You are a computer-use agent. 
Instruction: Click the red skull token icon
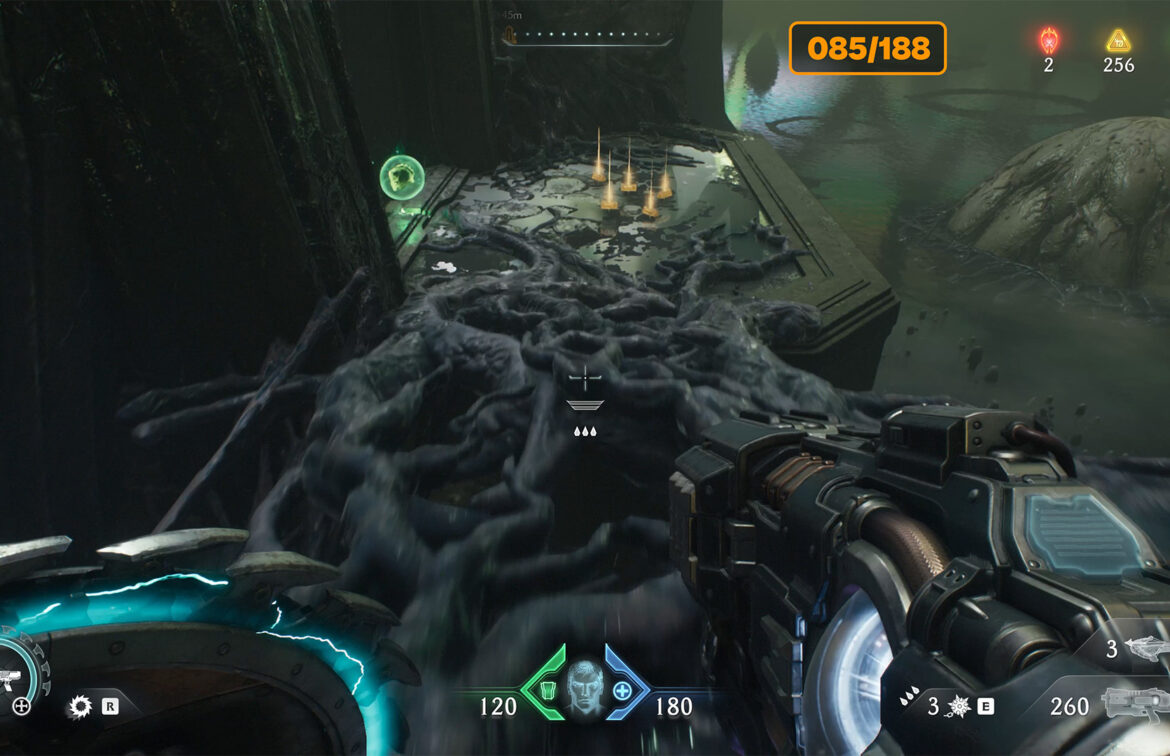coord(1049,41)
